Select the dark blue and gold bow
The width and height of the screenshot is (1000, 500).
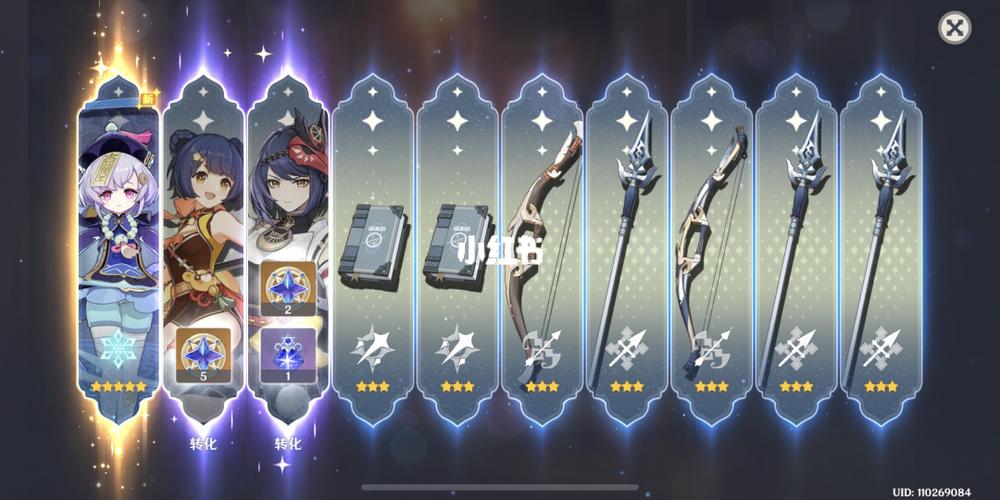tap(711, 250)
